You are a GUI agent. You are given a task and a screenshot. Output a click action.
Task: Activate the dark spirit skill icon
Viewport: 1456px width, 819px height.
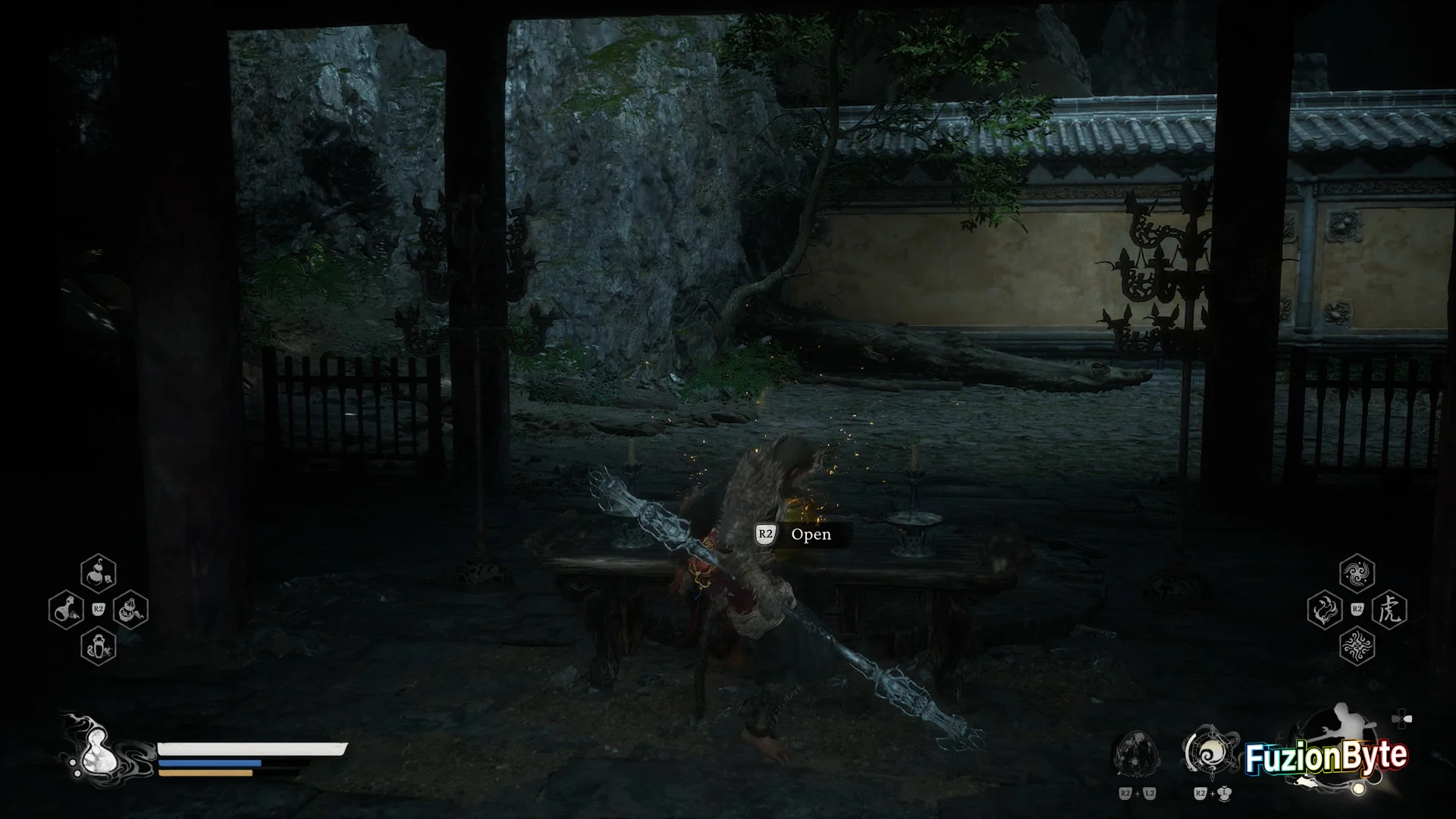[x=1137, y=754]
